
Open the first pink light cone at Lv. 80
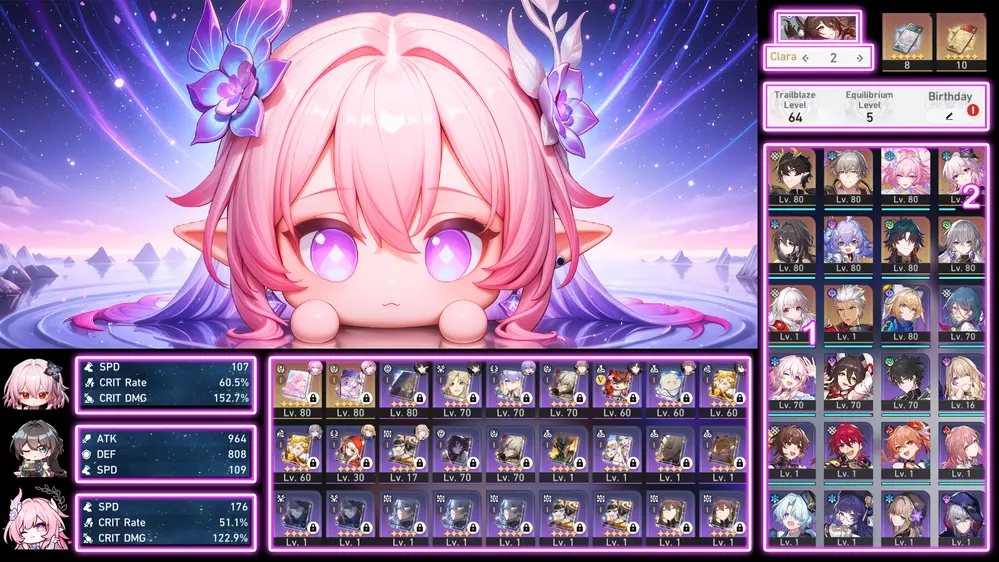tap(298, 388)
